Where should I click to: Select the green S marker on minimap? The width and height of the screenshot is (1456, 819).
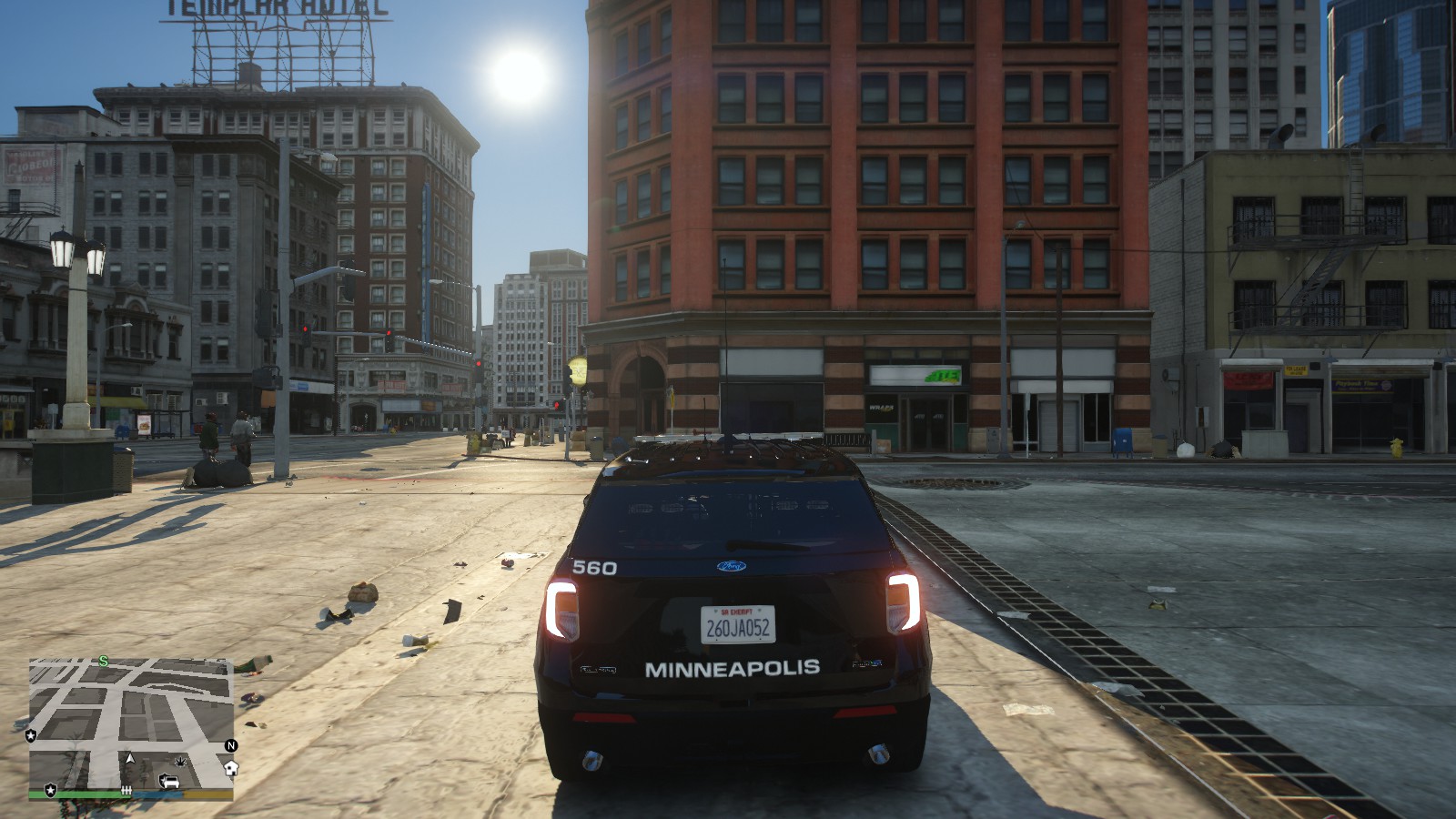pos(104,662)
